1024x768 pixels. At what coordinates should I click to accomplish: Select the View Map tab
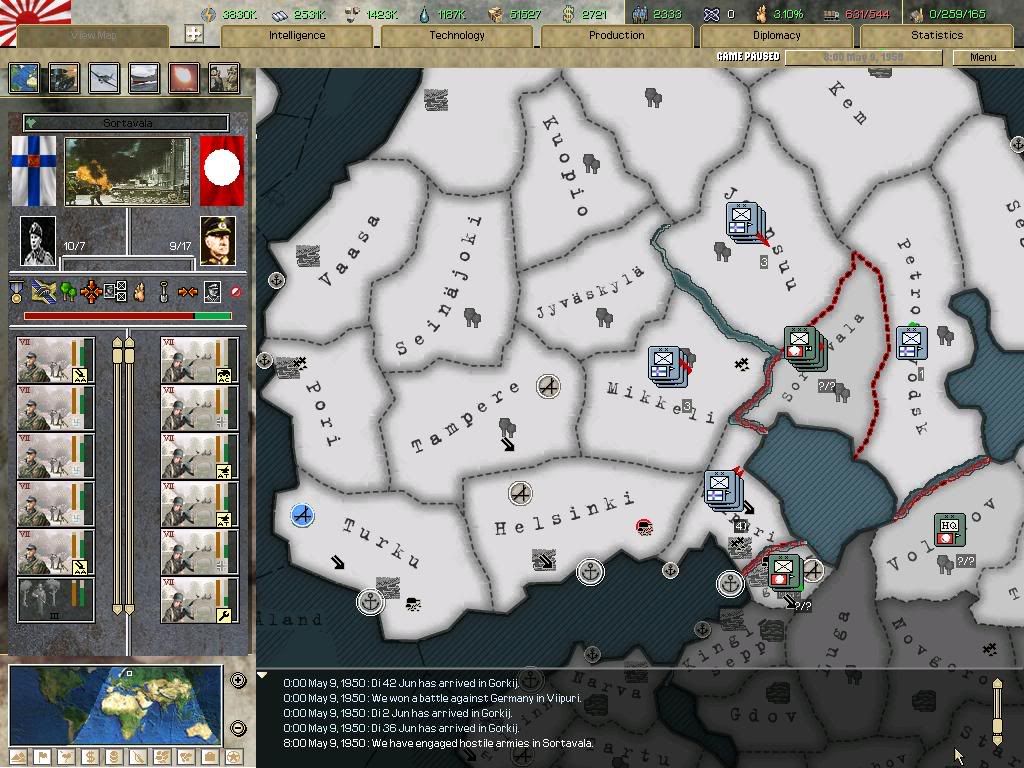coord(93,35)
